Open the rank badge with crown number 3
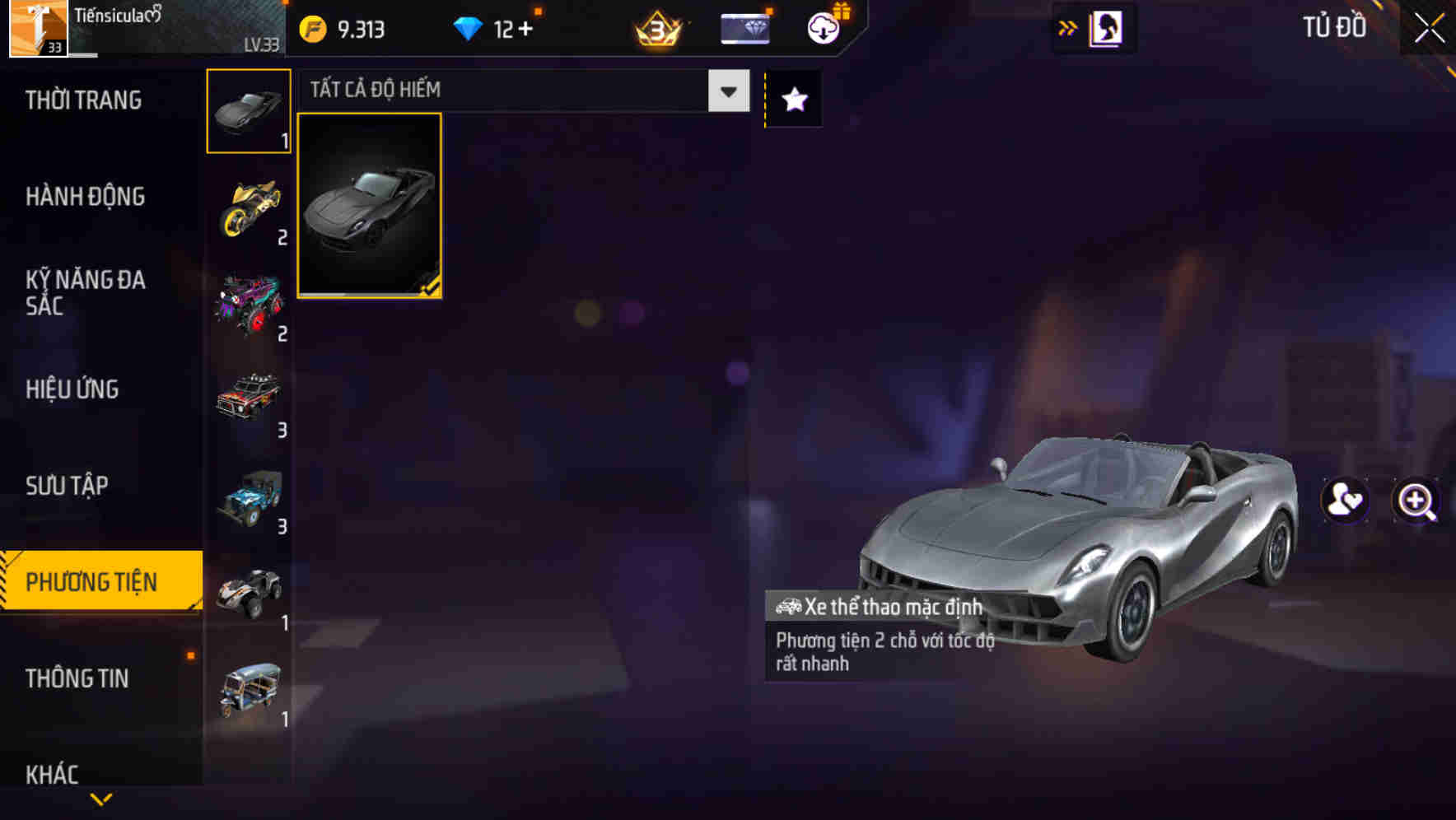The width and height of the screenshot is (1456, 820). point(656,27)
